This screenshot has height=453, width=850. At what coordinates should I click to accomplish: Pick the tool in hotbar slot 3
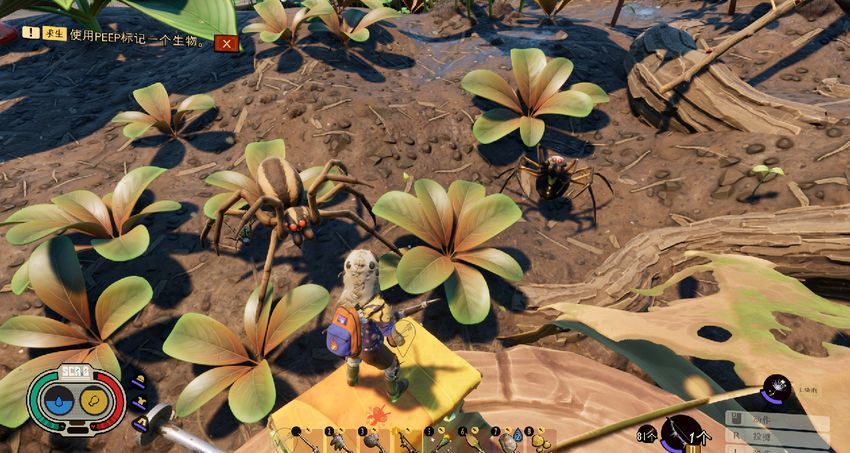(374, 440)
